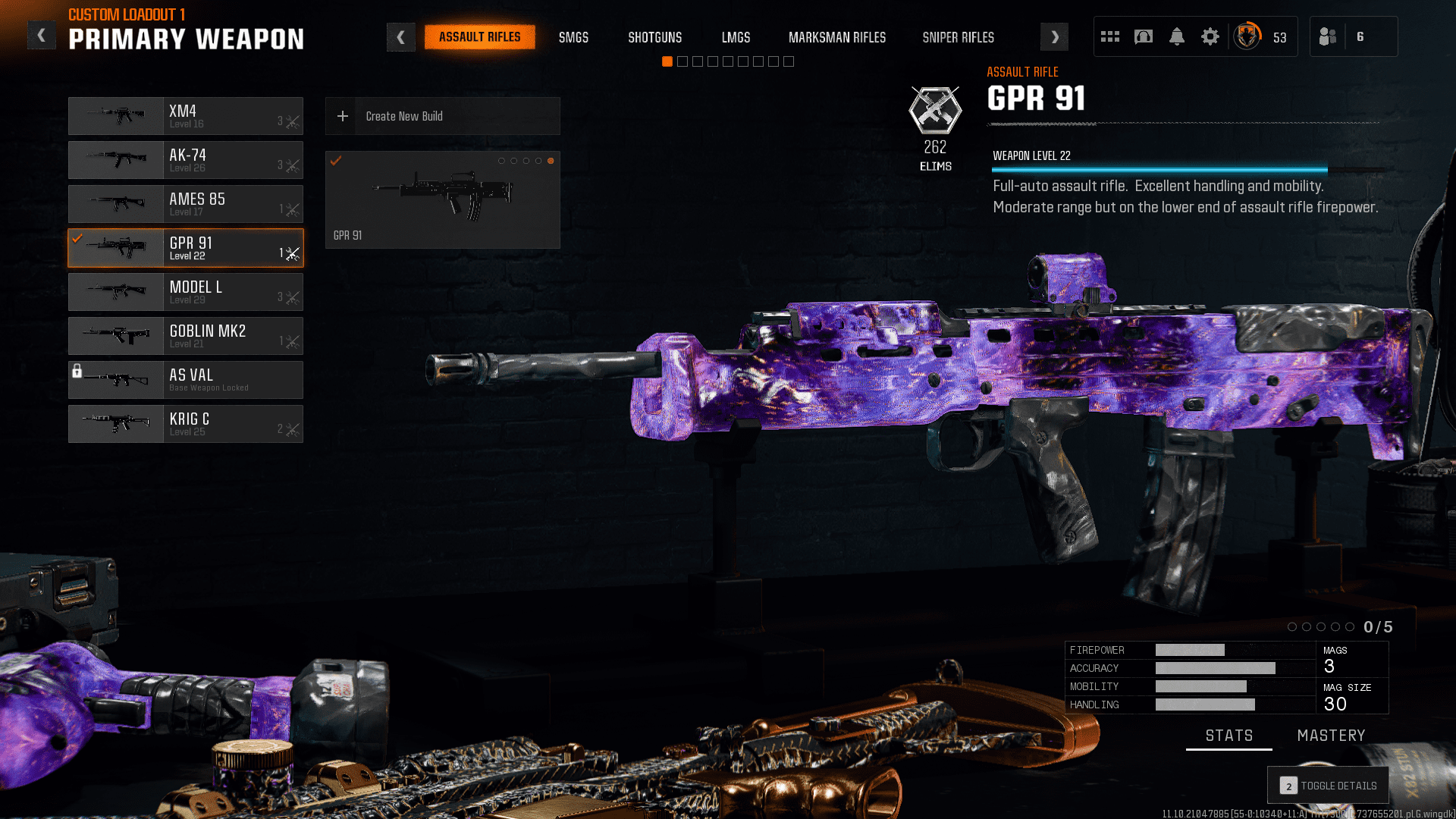Choose the XM4 assault rifle

click(x=186, y=116)
